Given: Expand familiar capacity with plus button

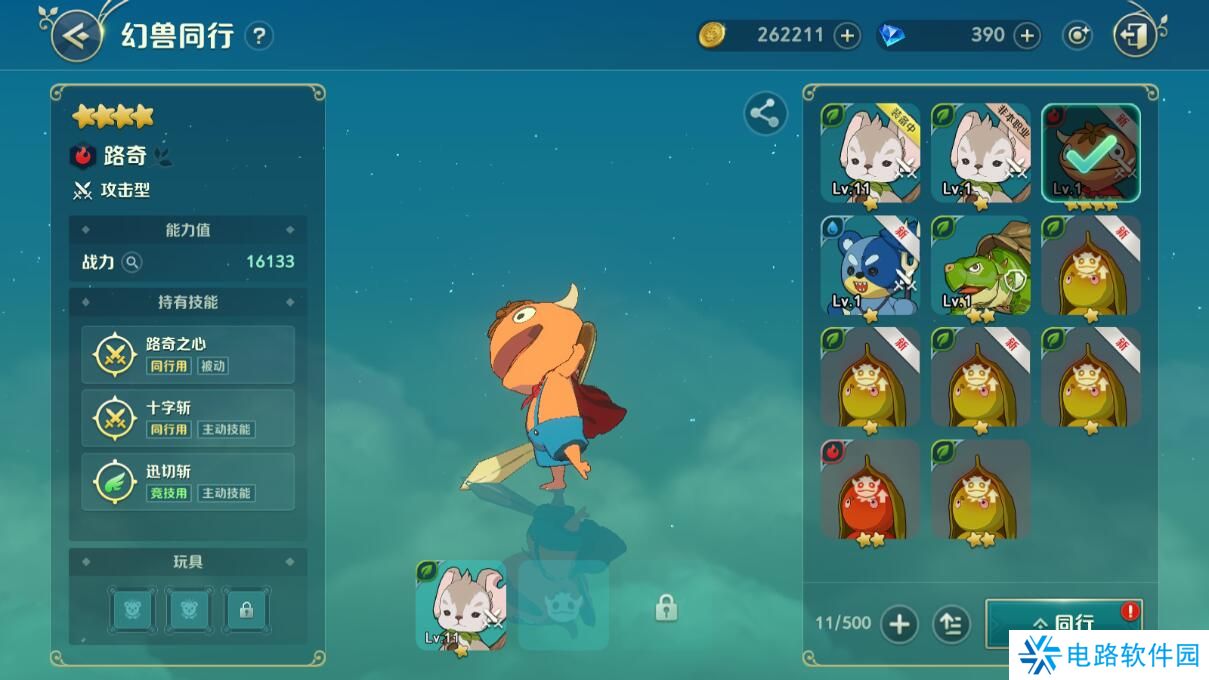Looking at the screenshot, I should pyautogui.click(x=899, y=624).
